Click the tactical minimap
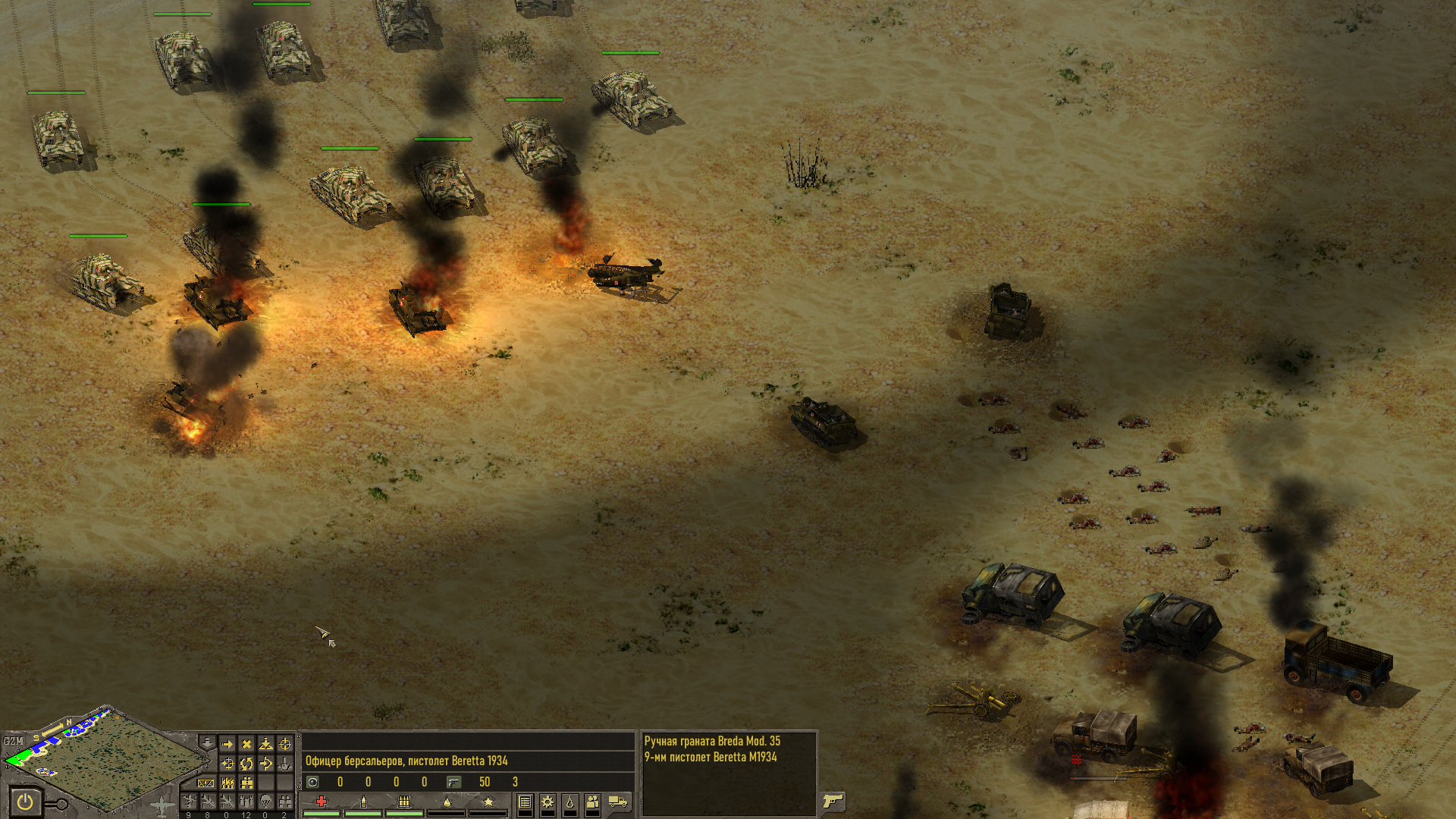The height and width of the screenshot is (819, 1456). [x=114, y=762]
